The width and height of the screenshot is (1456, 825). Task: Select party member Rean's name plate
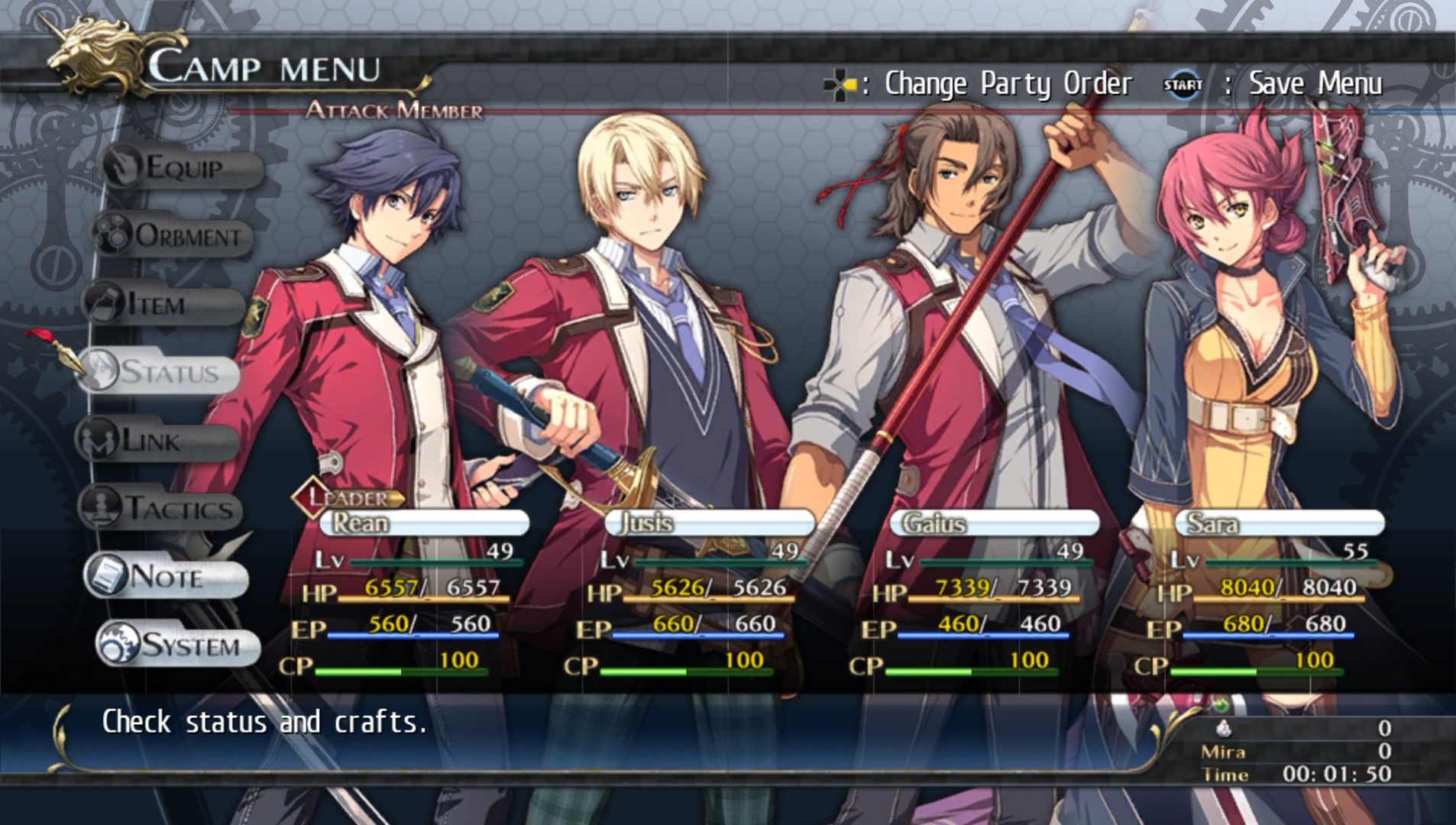pos(424,523)
